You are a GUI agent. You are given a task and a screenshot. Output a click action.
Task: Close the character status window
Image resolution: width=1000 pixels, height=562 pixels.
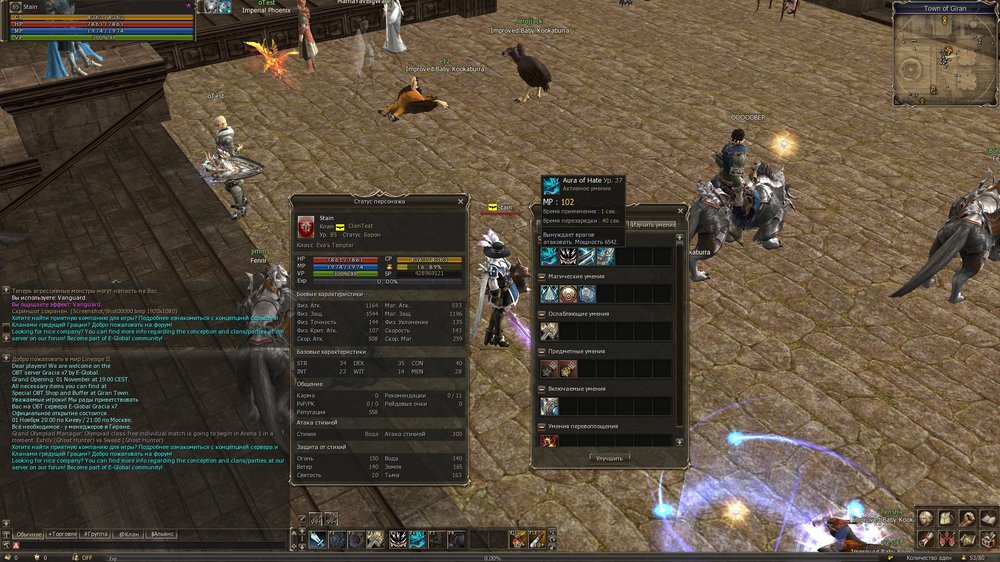(x=460, y=201)
